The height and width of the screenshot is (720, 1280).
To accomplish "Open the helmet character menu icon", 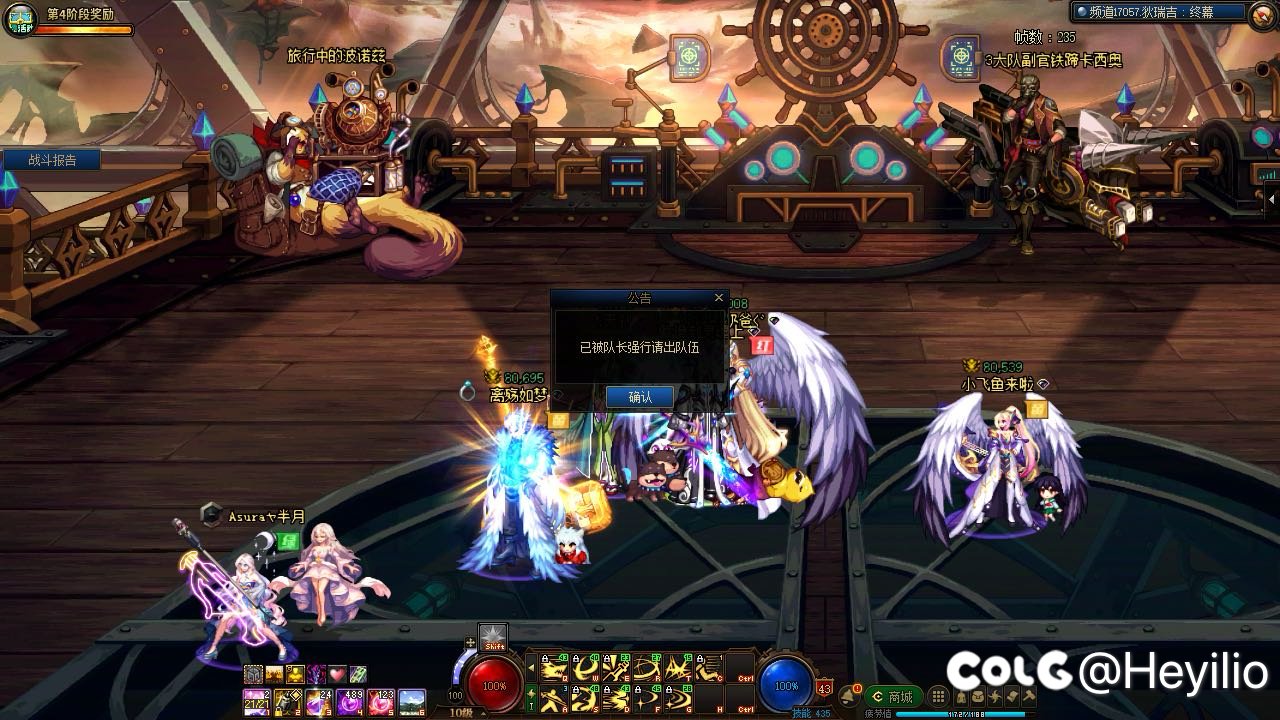I will [964, 697].
